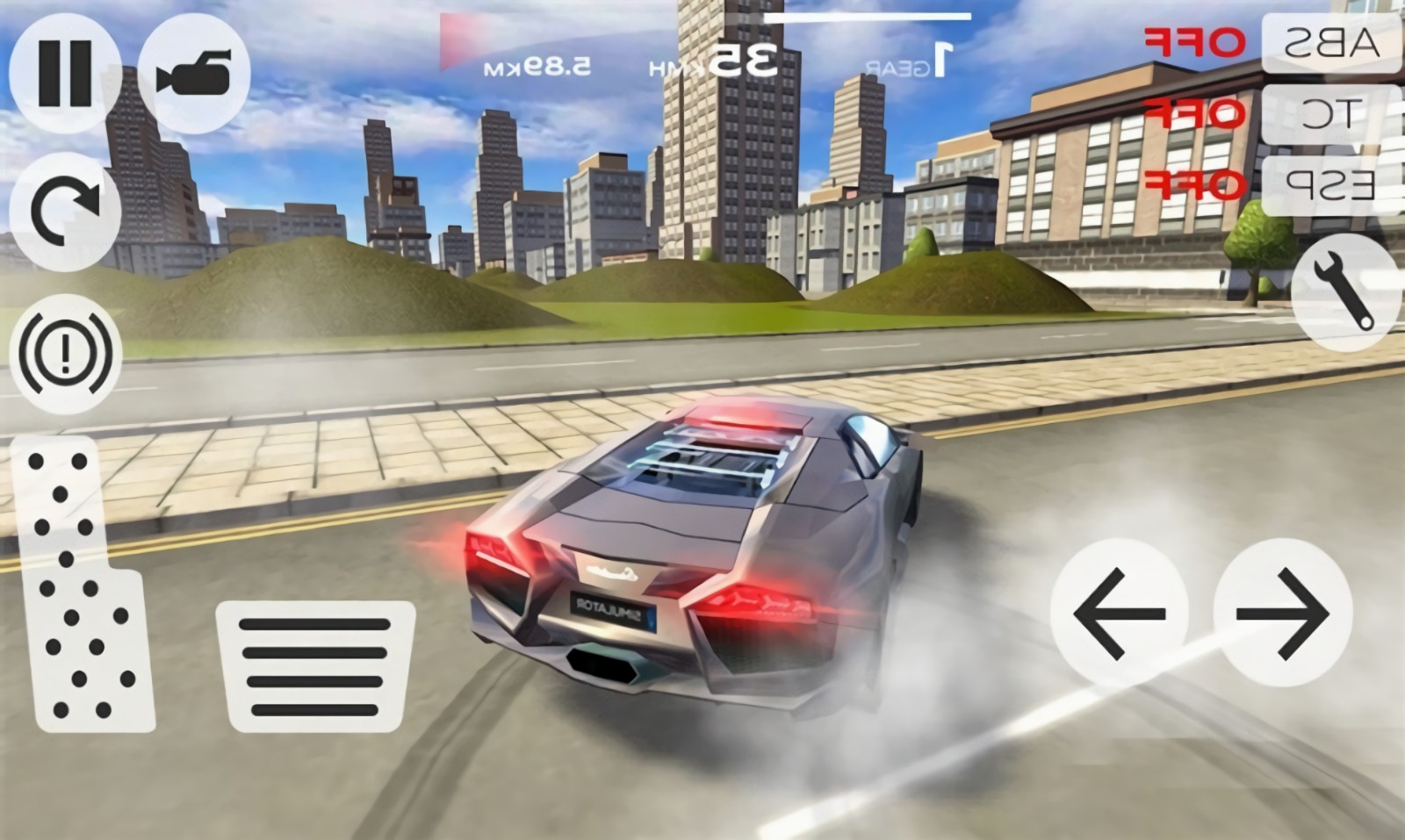Steer with the right arrow button

tap(1282, 613)
